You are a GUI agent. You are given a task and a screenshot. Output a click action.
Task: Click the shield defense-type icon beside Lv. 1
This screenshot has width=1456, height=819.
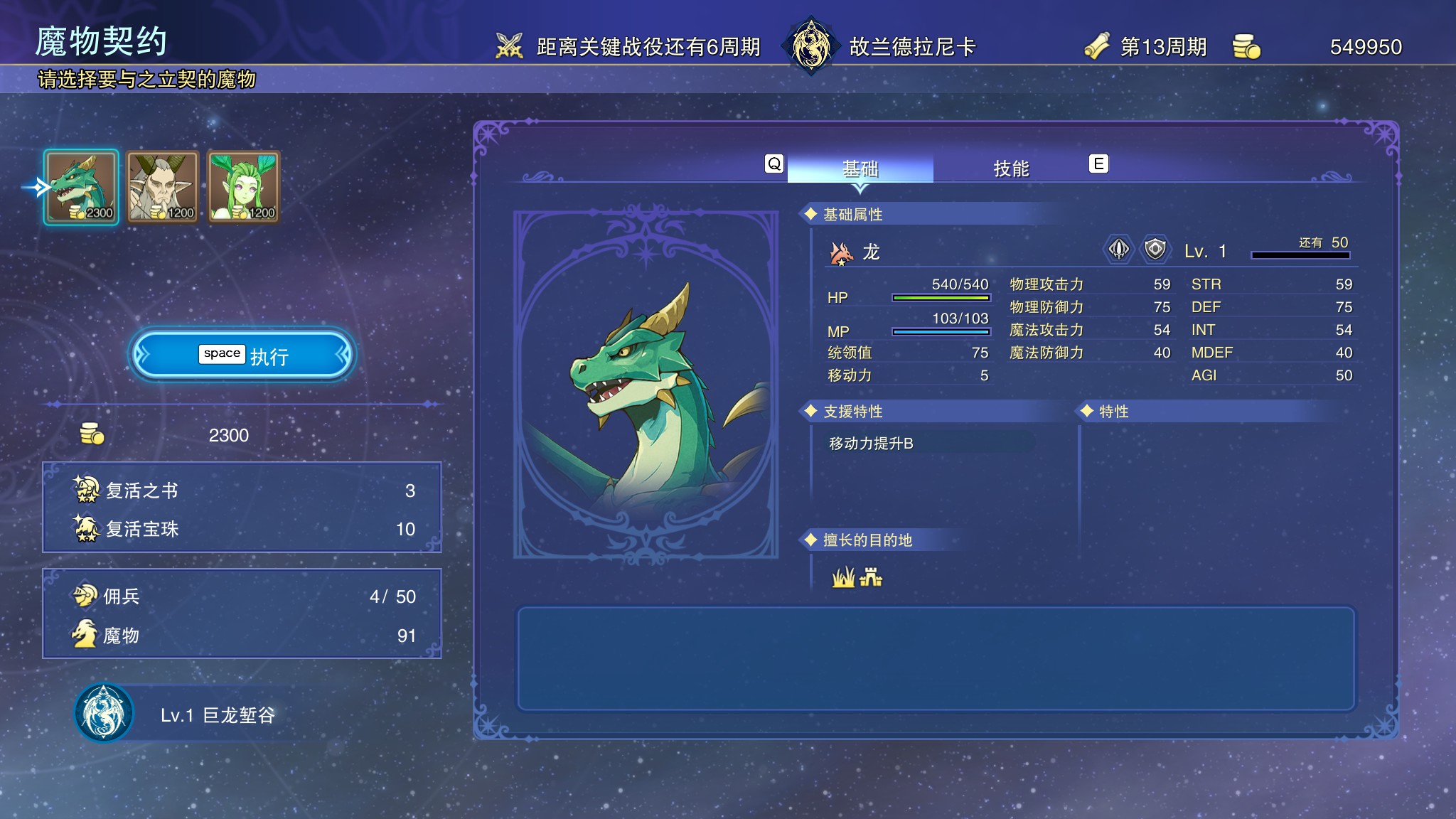(x=1155, y=250)
